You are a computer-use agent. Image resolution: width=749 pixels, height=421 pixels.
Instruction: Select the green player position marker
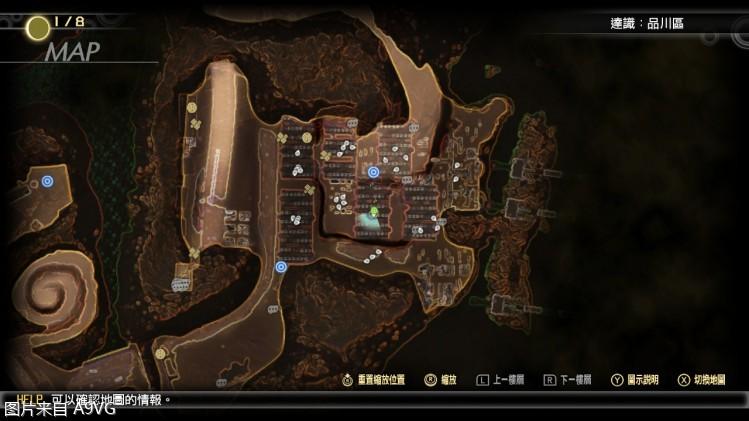(372, 211)
